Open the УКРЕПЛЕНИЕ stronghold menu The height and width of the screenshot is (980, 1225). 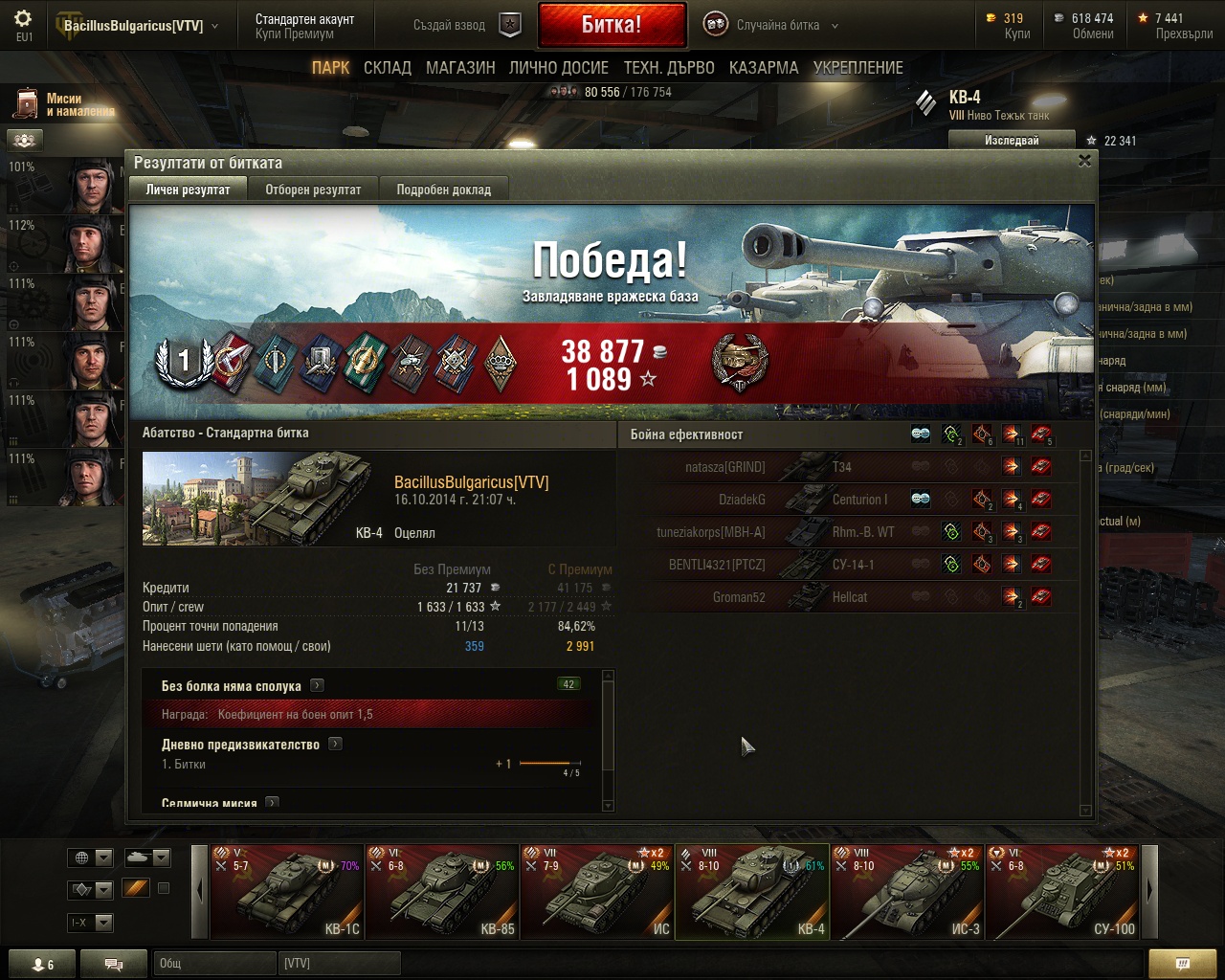(x=857, y=68)
